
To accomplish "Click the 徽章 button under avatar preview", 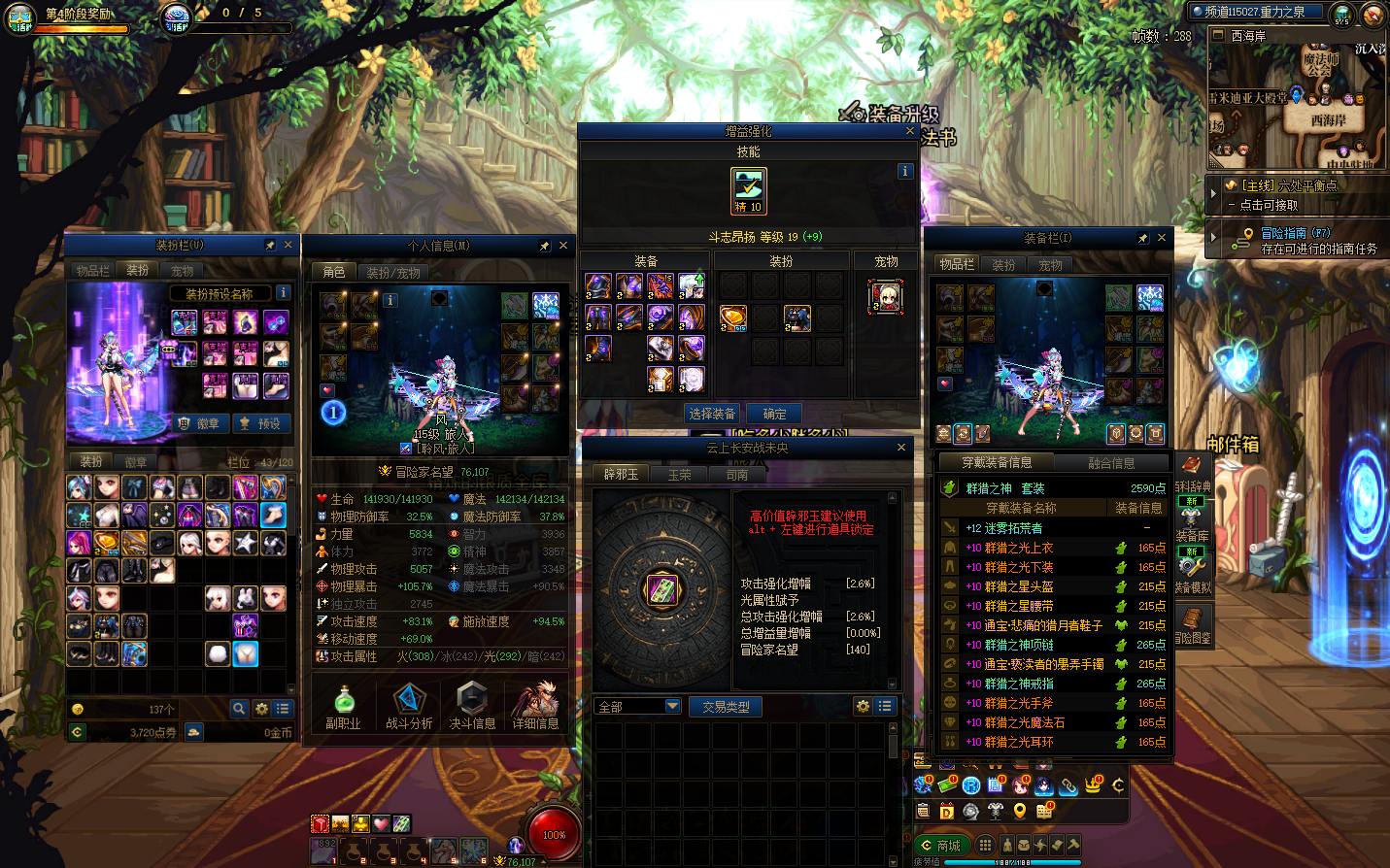I will tap(201, 423).
